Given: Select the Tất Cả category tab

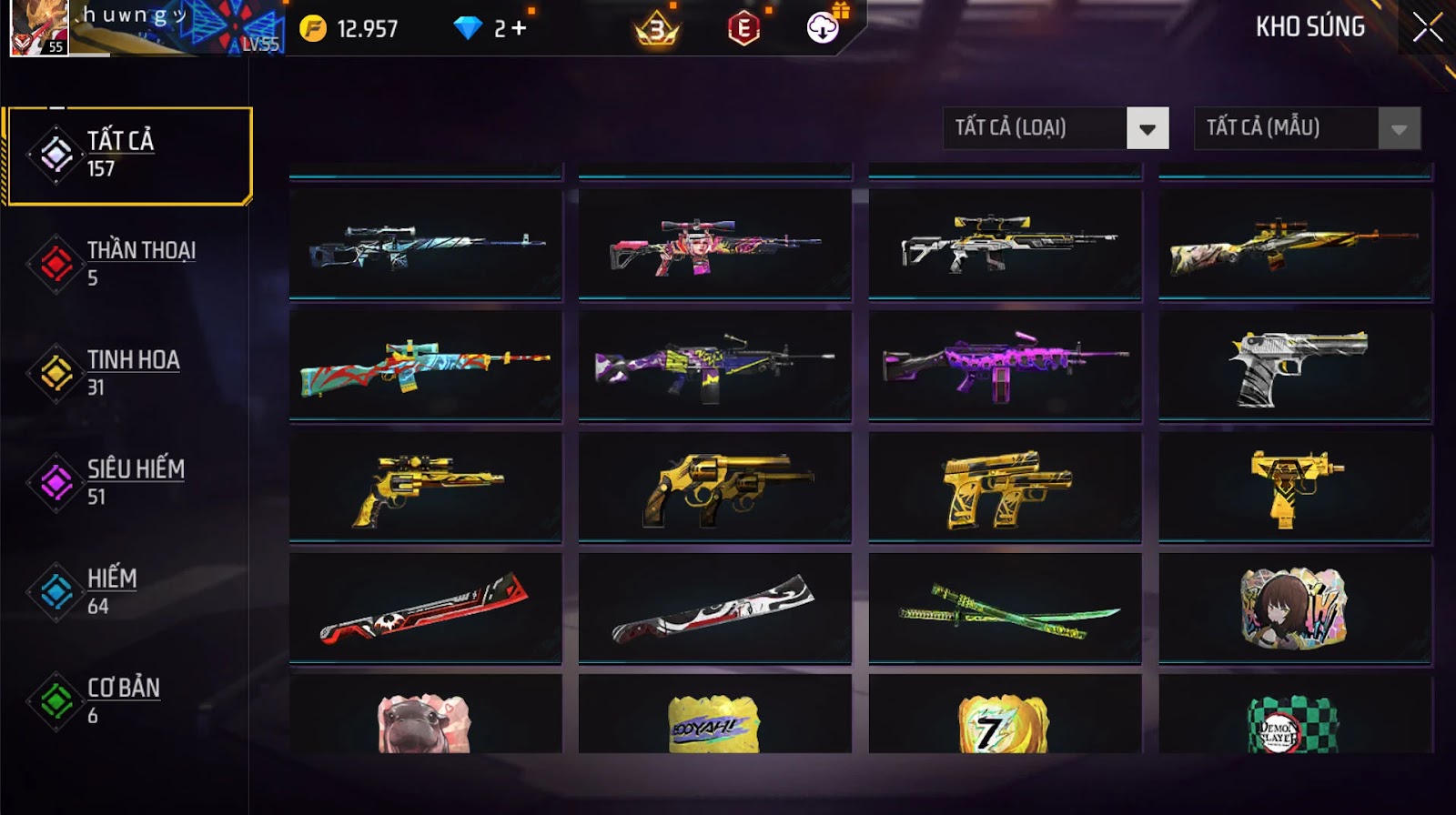Looking at the screenshot, I should [x=128, y=156].
